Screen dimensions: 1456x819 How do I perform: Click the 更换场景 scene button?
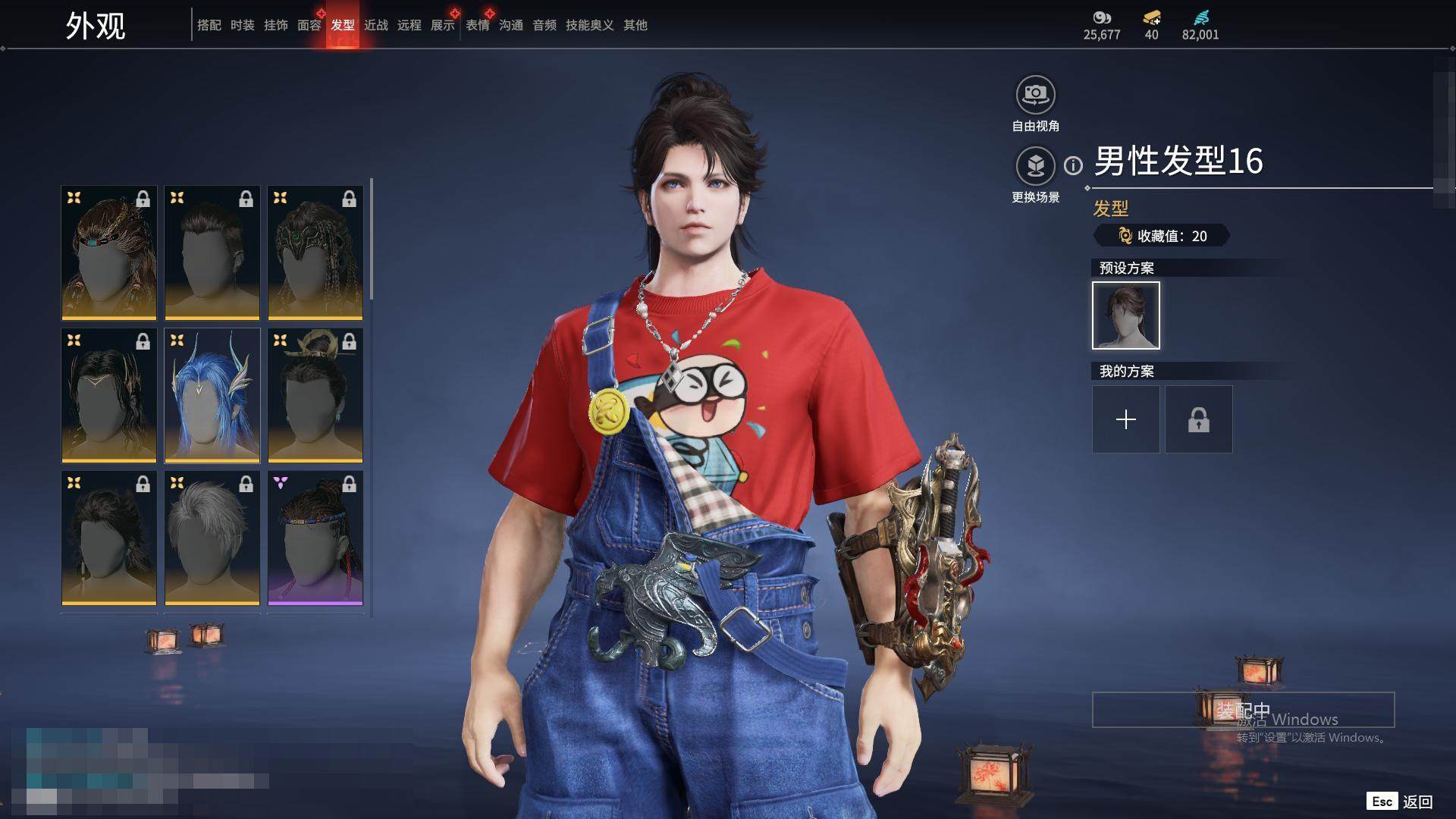pyautogui.click(x=1035, y=166)
